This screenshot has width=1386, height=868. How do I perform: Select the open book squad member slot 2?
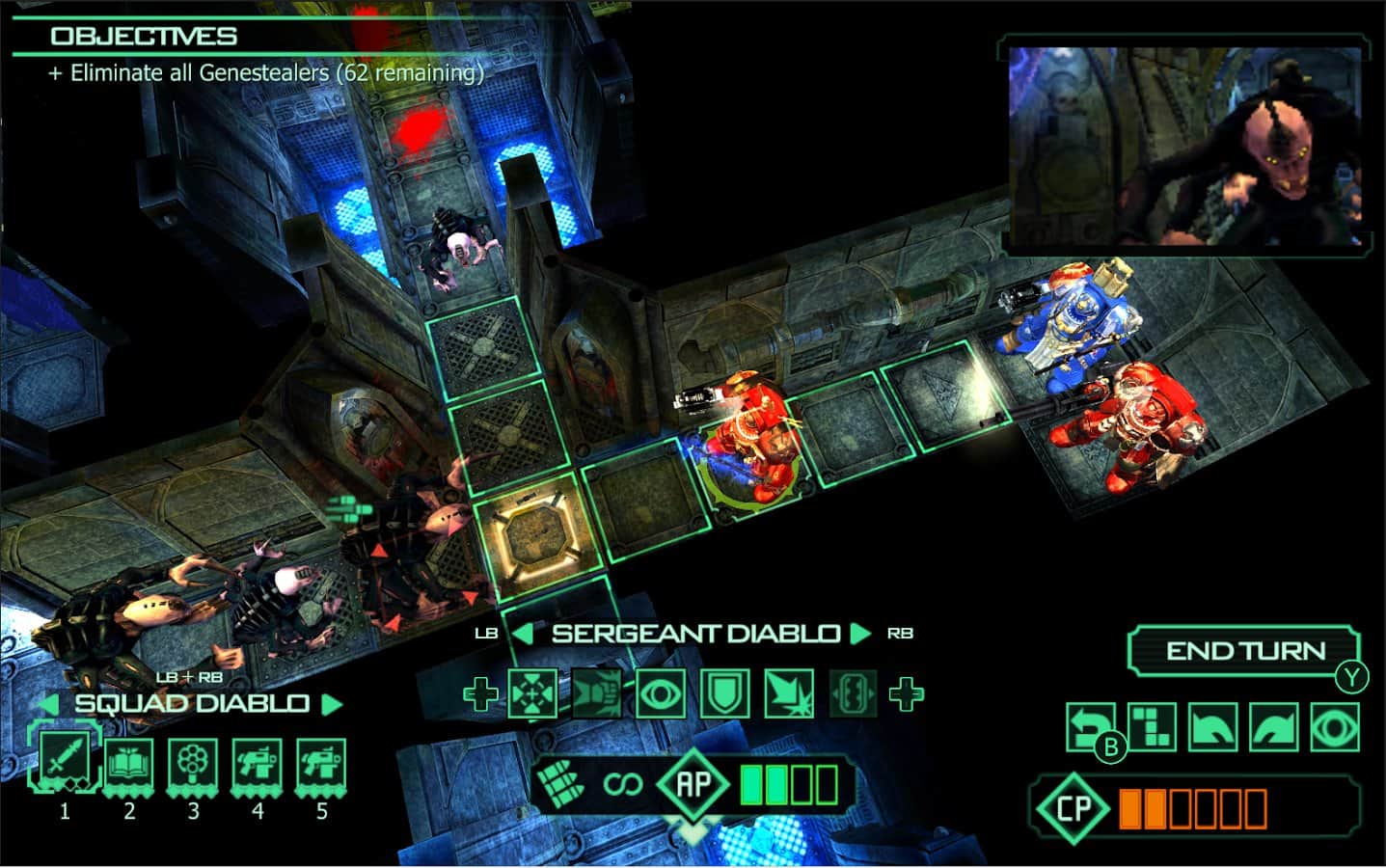pyautogui.click(x=129, y=765)
